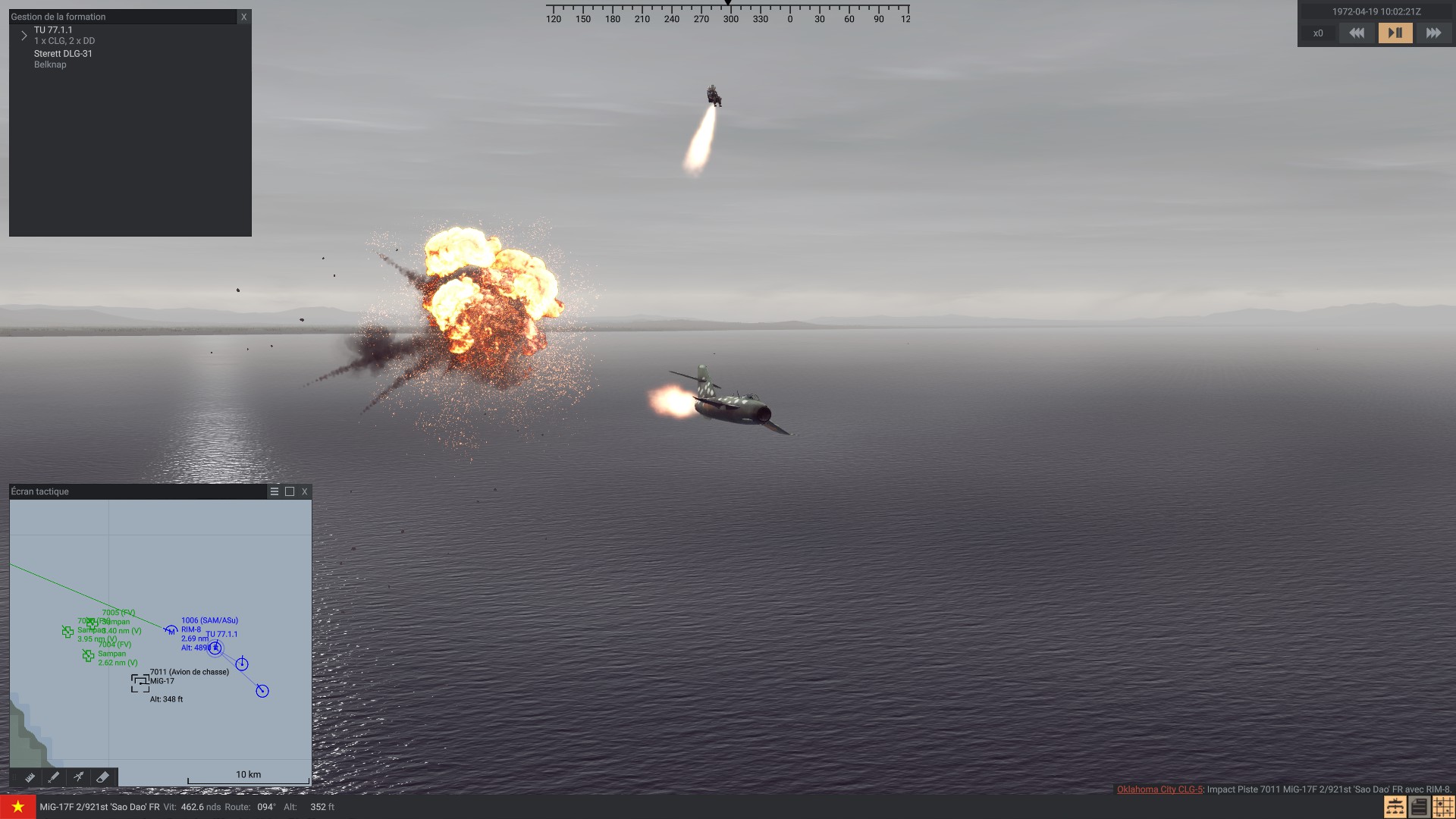Maximize the Écran tactique window
Screen dimensions: 1456x819
[x=290, y=491]
